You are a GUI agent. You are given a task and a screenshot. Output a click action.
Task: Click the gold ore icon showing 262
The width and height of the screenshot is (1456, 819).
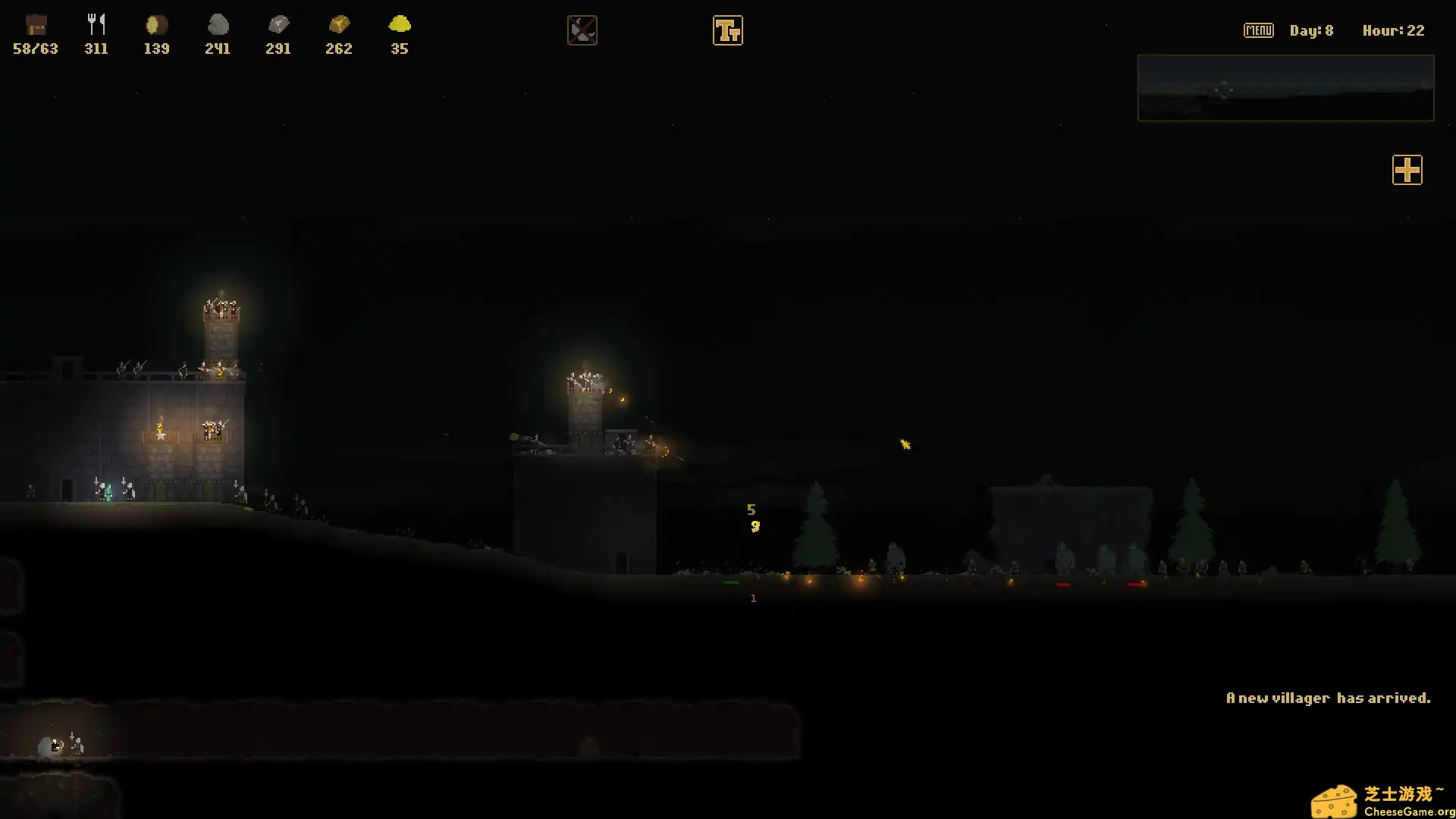click(339, 25)
